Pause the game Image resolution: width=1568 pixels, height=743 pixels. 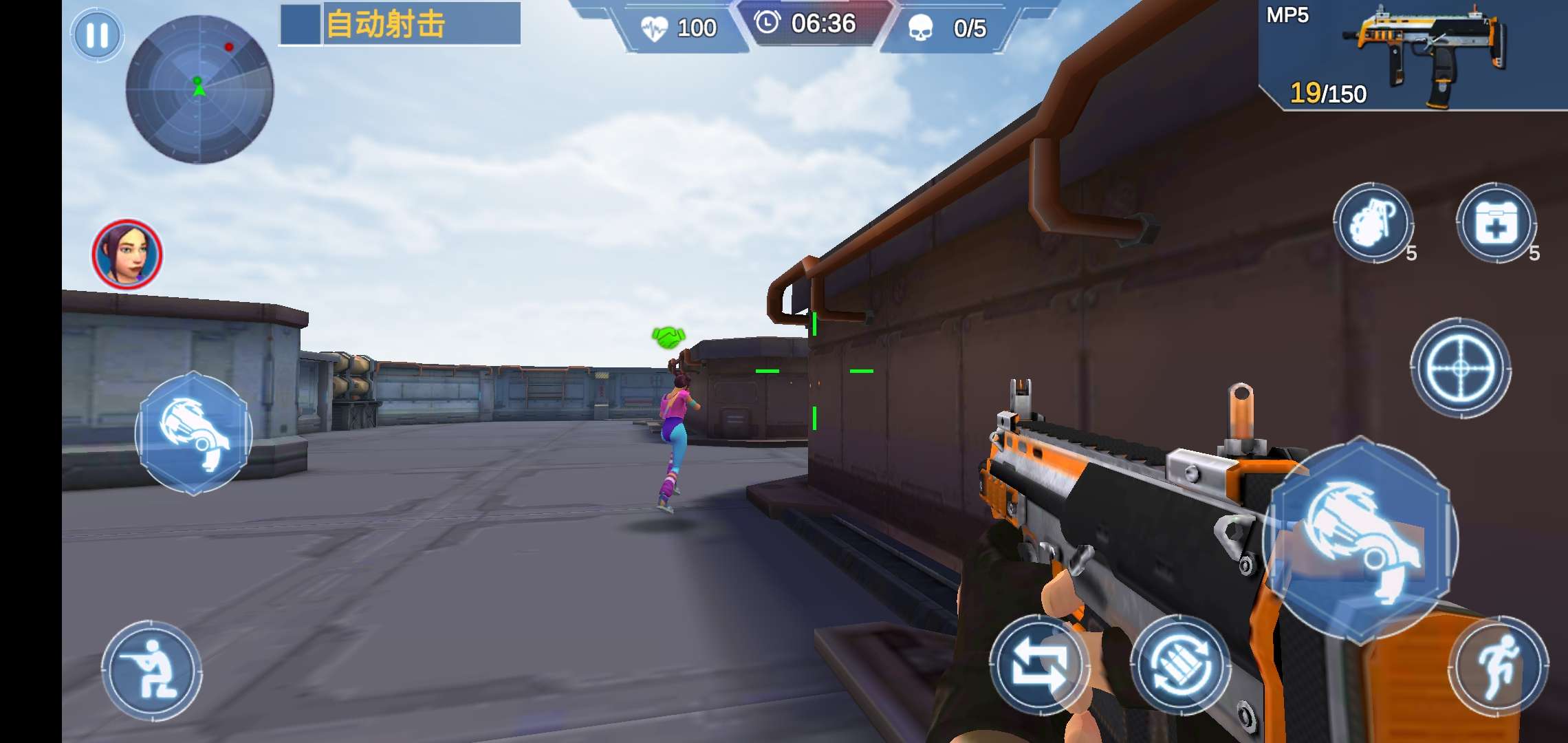(x=97, y=35)
